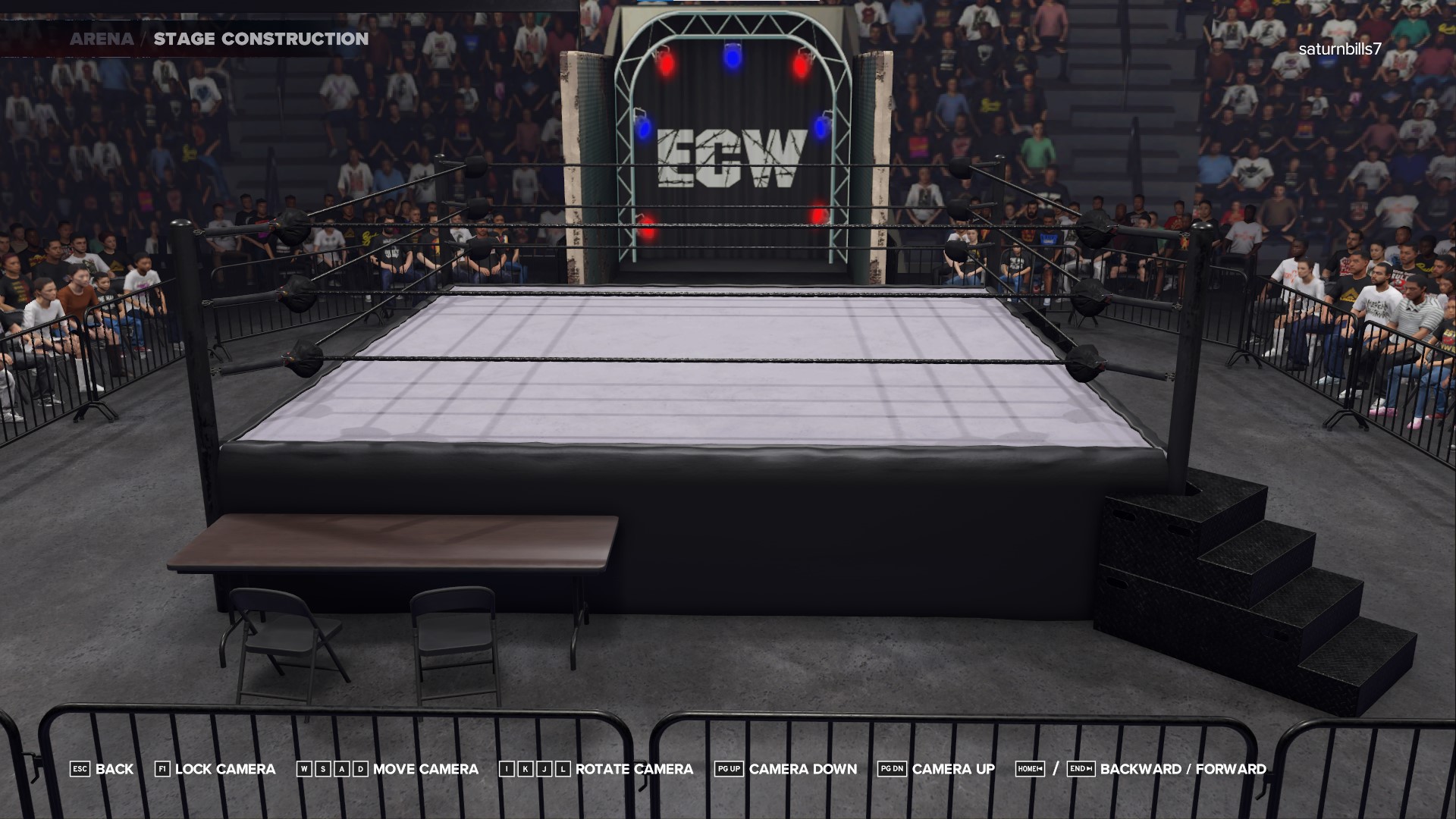1456x819 pixels.
Task: Select the HOME key icon for Backward
Action: pos(1030,768)
